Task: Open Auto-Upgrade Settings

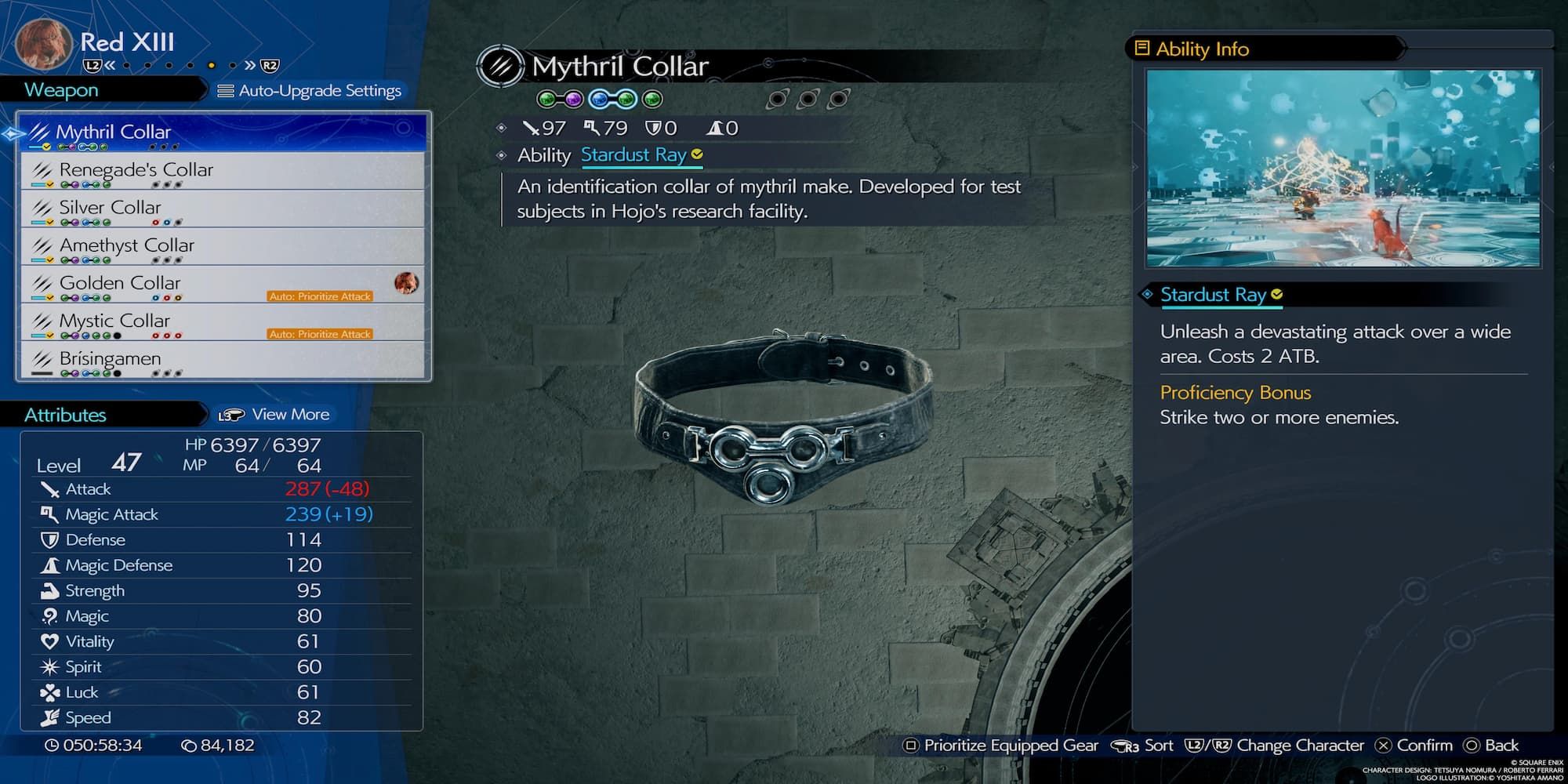Action: pos(310,91)
